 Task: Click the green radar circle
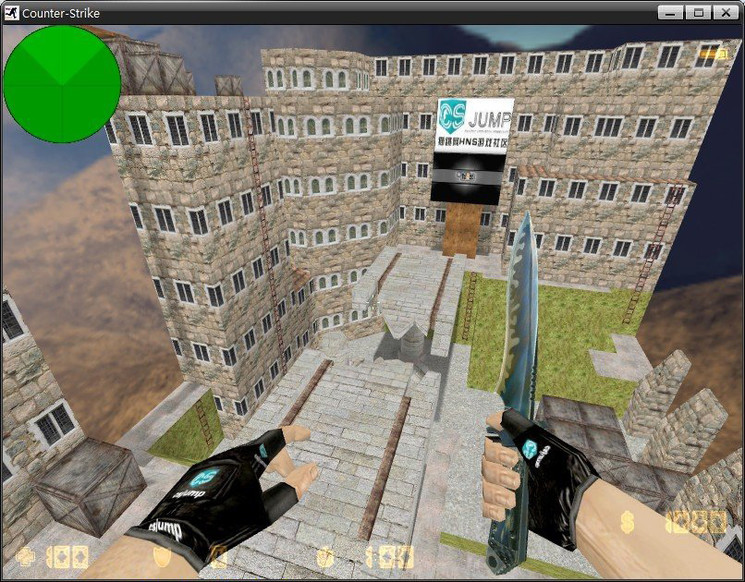coord(62,84)
